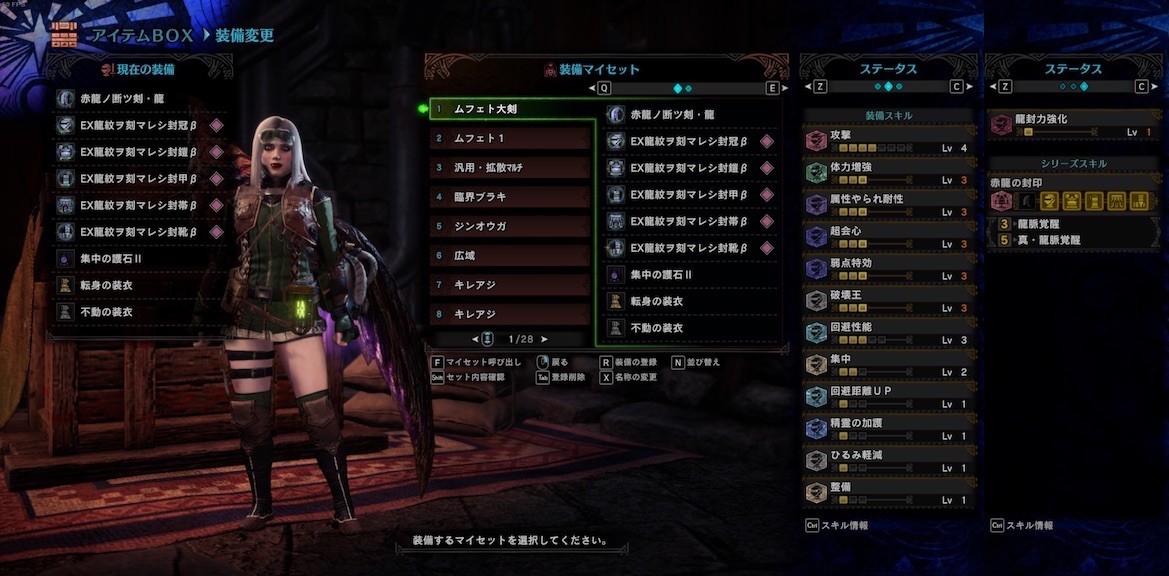The width and height of the screenshot is (1169, 576).
Task: Choose the ムフェト1 loadout entry
Action: pos(511,138)
